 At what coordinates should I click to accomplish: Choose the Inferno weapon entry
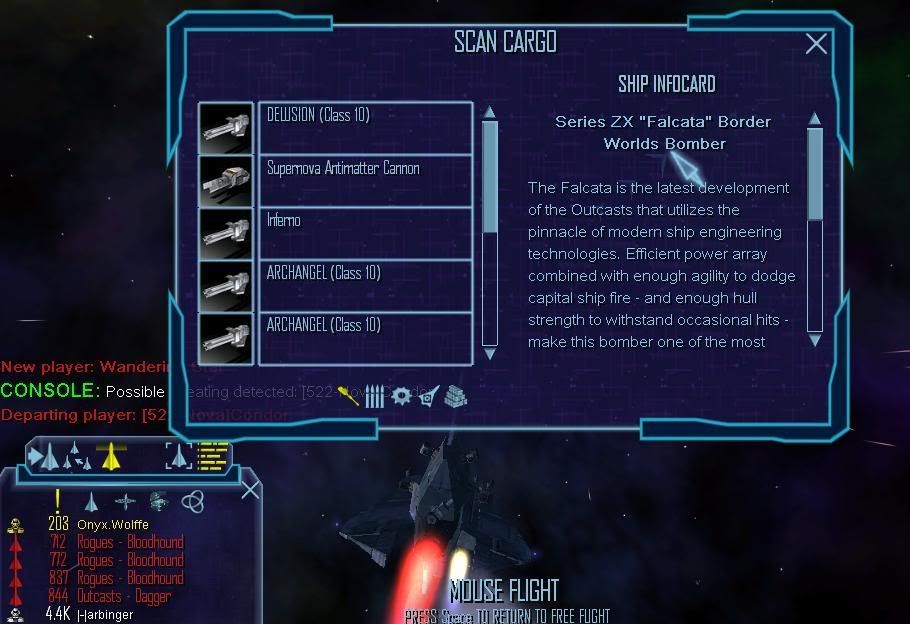(365, 233)
